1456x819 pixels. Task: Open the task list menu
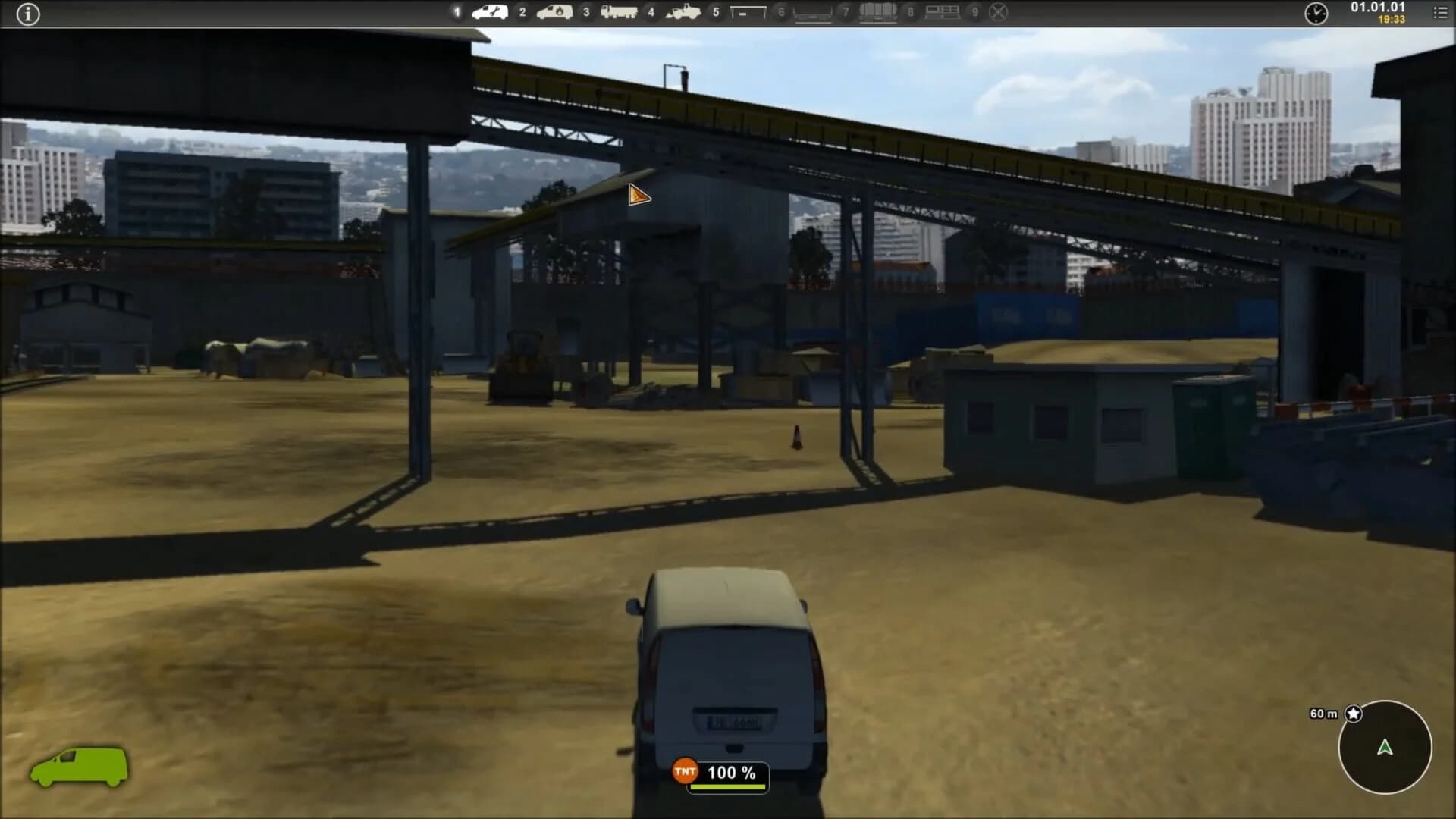coord(1441,13)
